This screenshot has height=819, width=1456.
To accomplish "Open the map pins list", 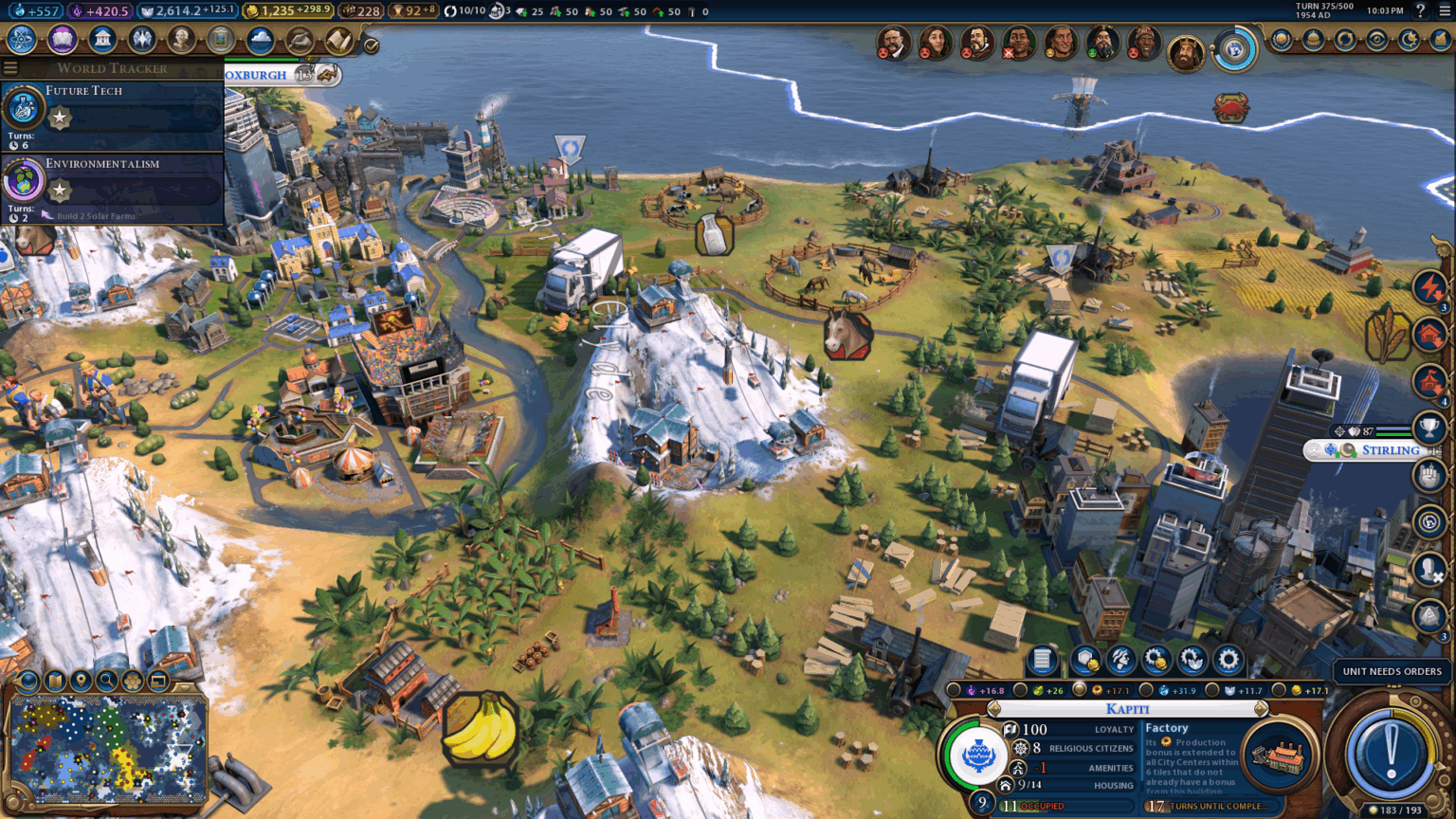I will click(81, 681).
